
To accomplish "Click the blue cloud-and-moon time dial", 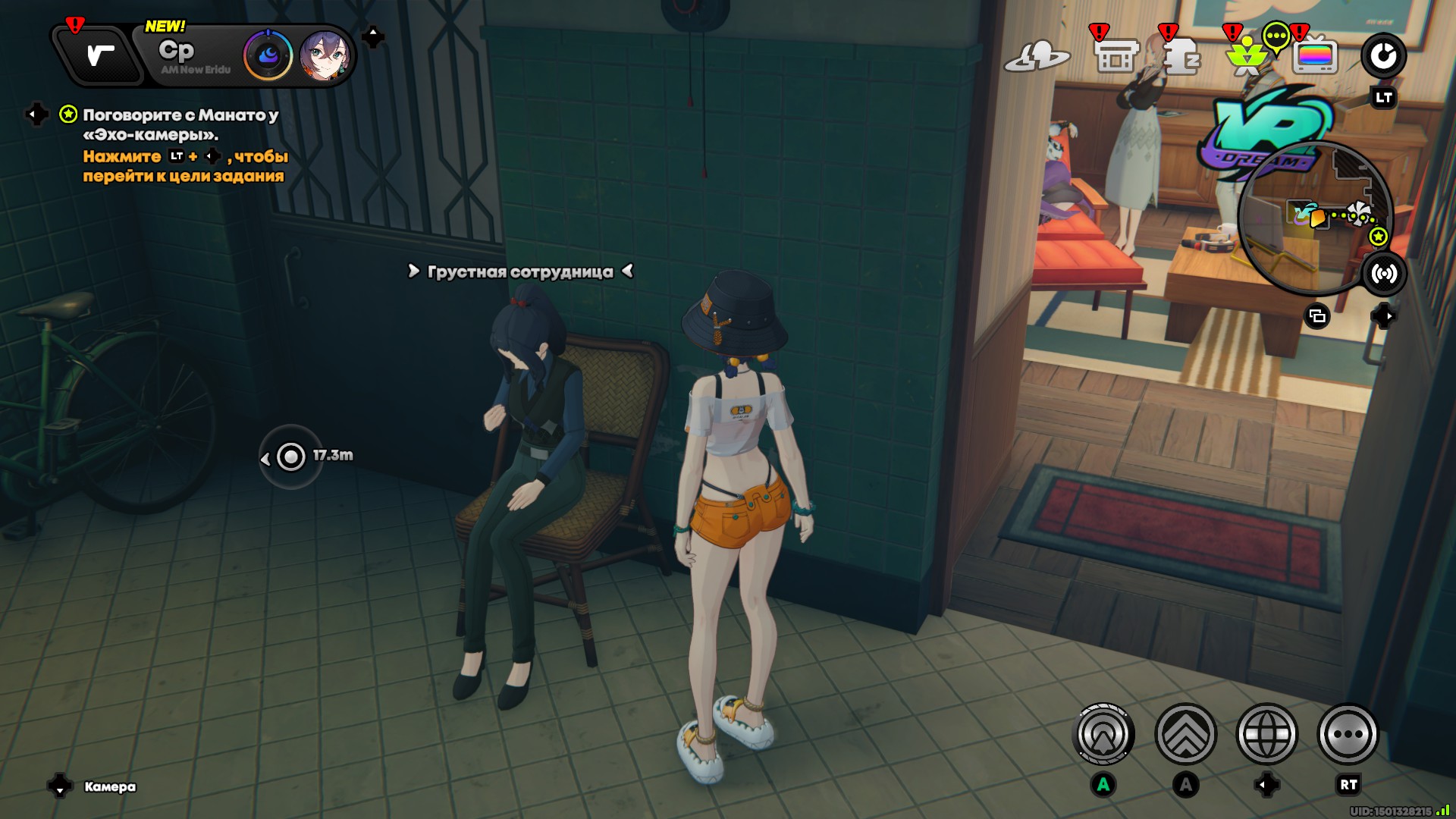I will tap(268, 55).
